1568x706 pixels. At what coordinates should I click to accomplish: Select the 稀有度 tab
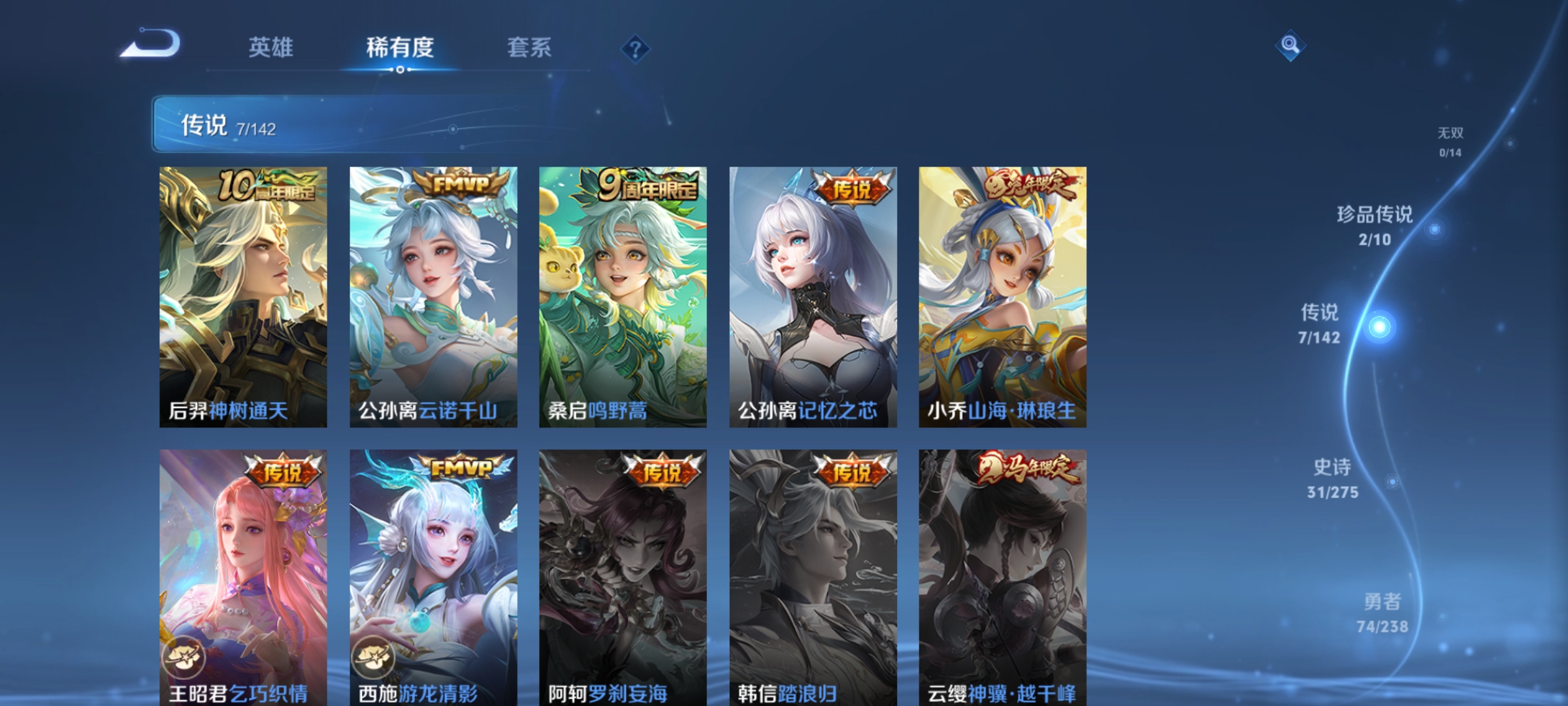click(x=400, y=47)
